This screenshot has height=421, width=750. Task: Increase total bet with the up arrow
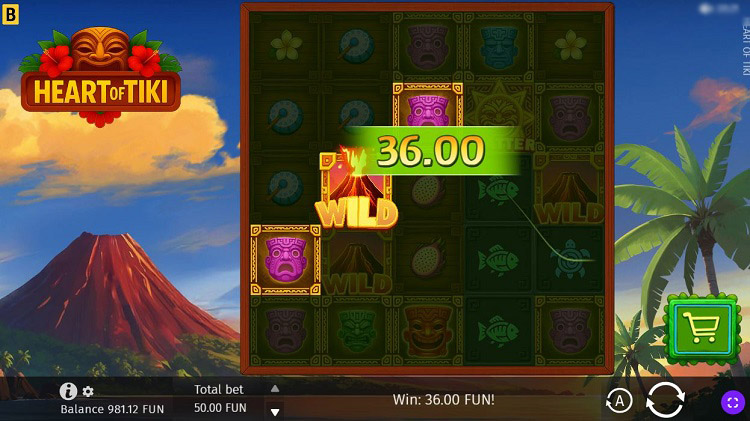pos(275,389)
